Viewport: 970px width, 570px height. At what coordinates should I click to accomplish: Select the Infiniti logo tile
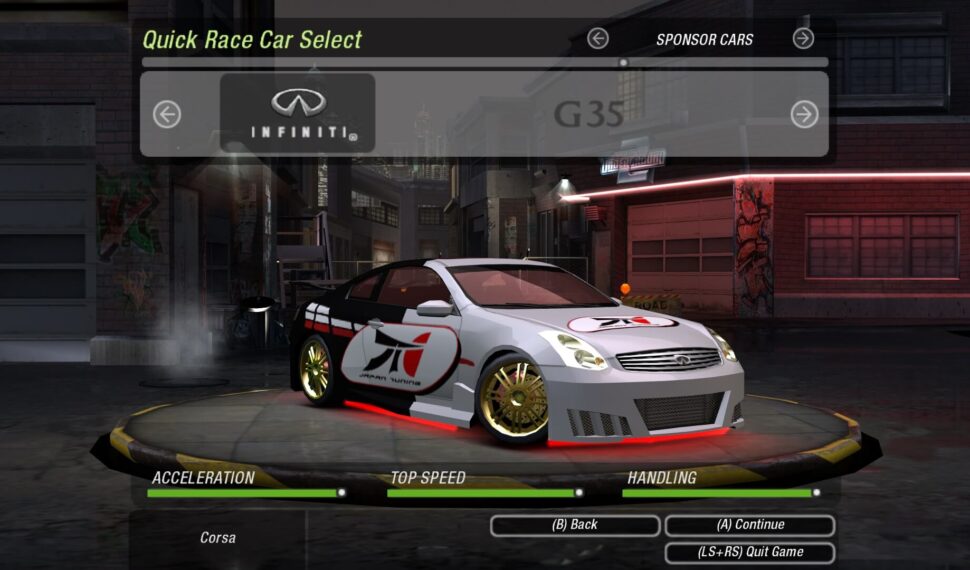point(298,113)
